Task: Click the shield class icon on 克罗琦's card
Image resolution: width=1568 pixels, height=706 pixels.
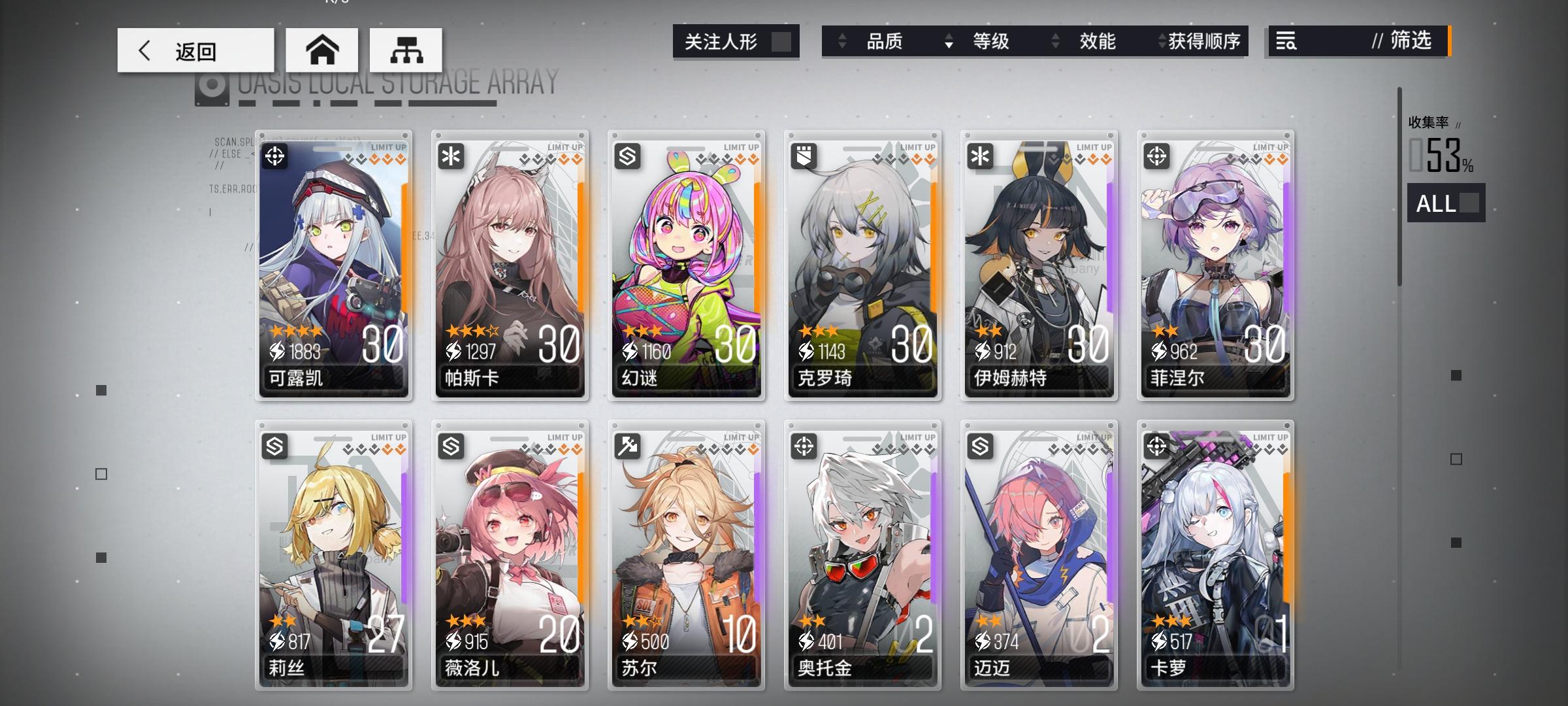Action: click(x=805, y=155)
